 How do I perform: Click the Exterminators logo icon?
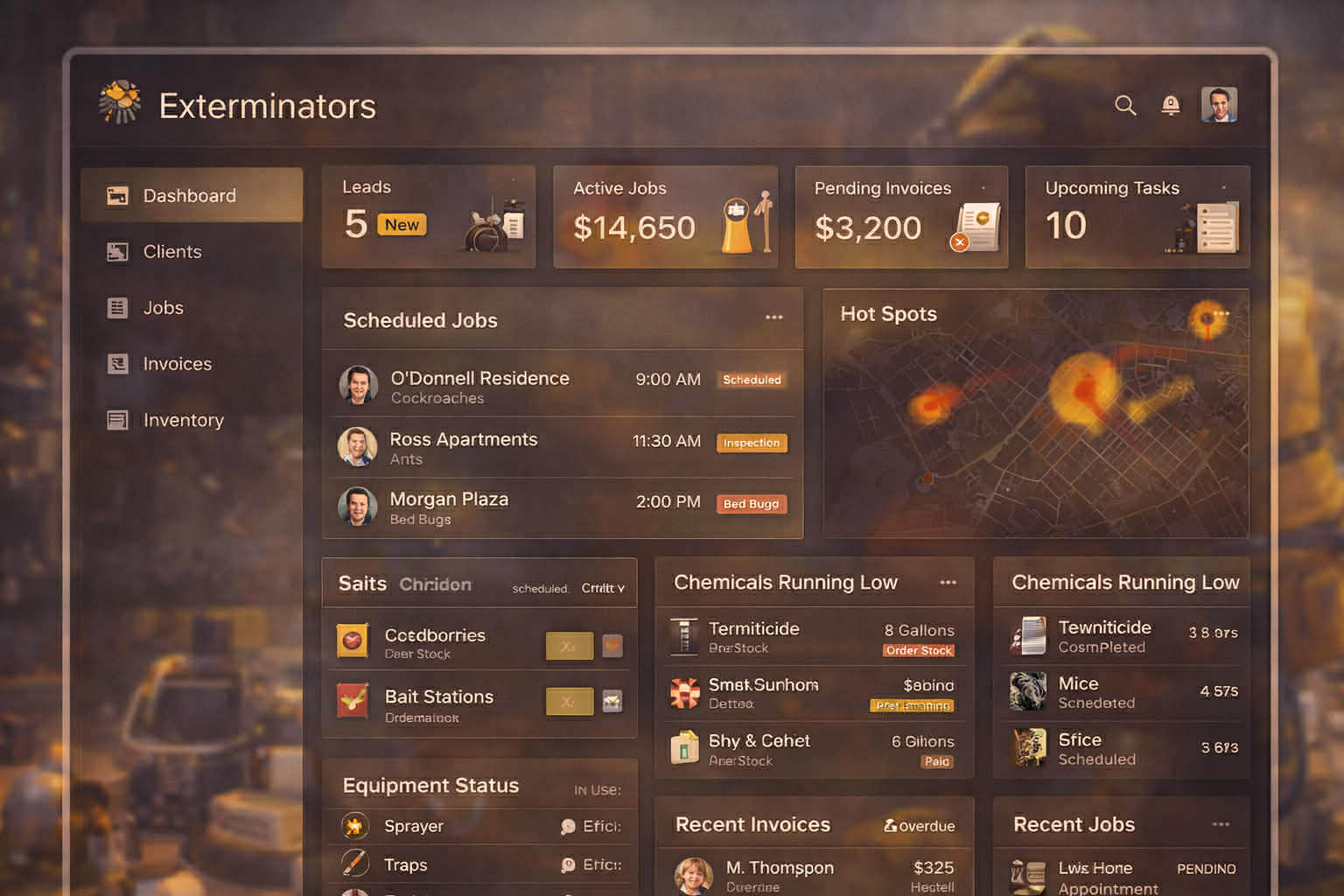coord(120,102)
